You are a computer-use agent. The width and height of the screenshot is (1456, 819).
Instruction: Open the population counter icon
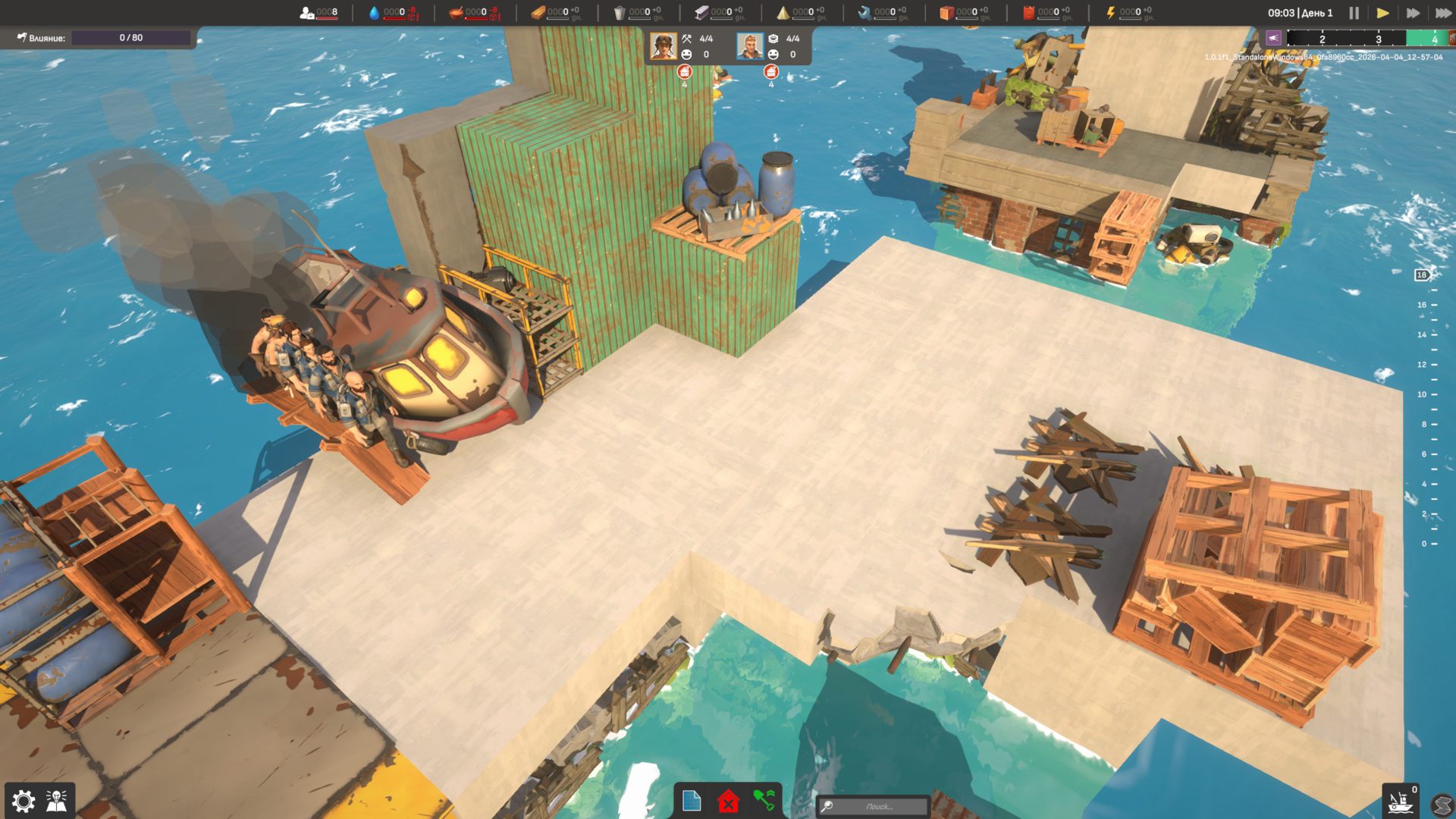coord(306,13)
